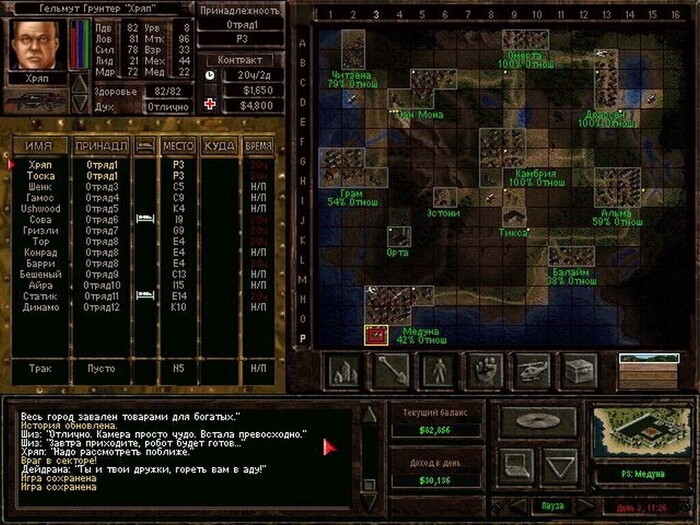Select mercenary Тоска in the roster
The width and height of the screenshot is (700, 525).
pos(42,176)
